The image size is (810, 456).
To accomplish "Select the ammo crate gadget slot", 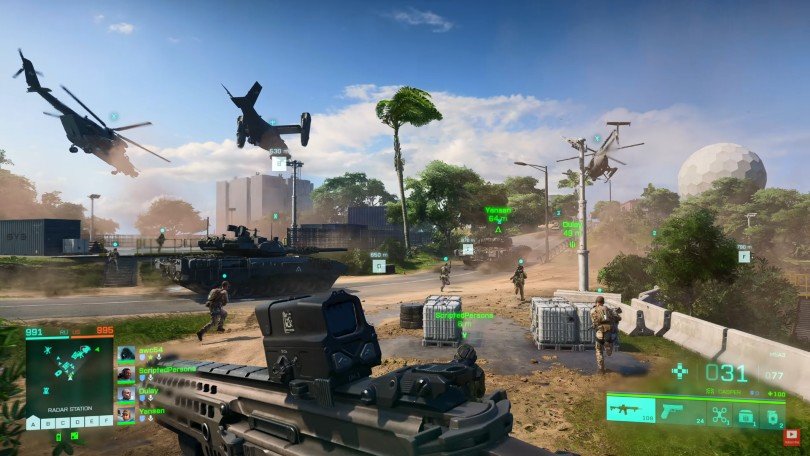I will [x=746, y=412].
